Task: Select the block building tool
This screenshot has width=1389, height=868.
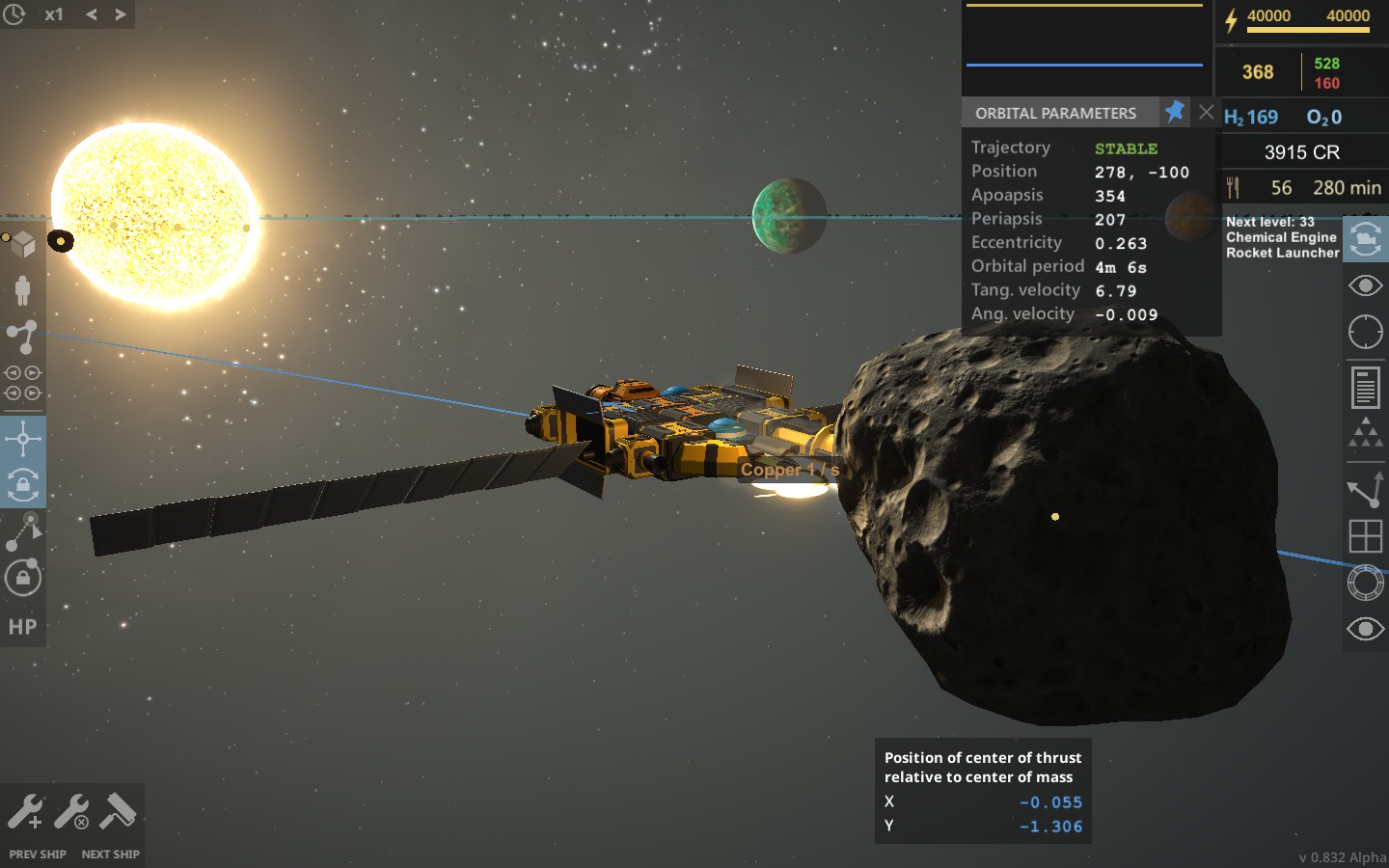Action: (24, 241)
